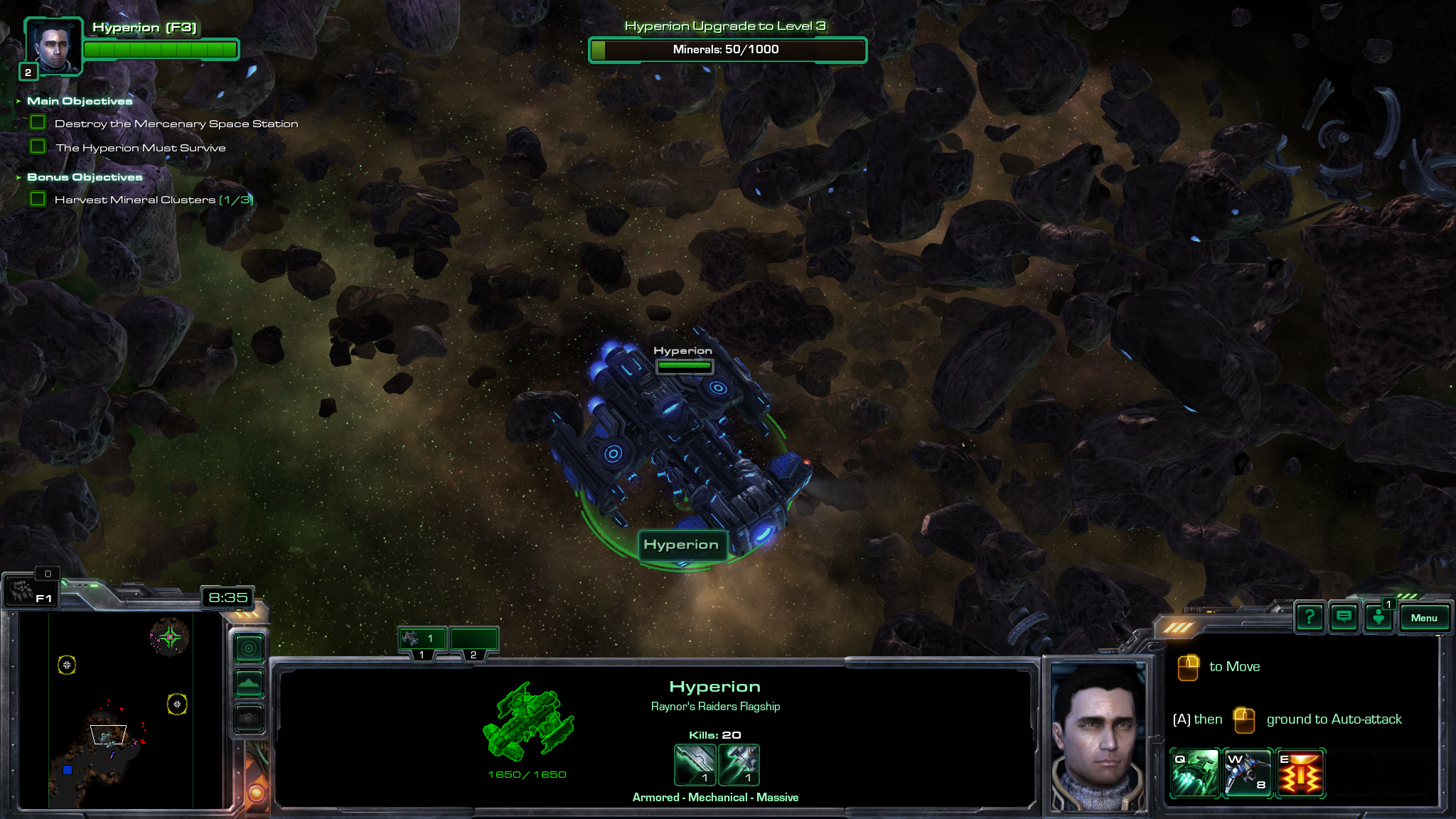Select control group 1 tab
Viewport: 1456px width, 819px height.
(x=422, y=640)
